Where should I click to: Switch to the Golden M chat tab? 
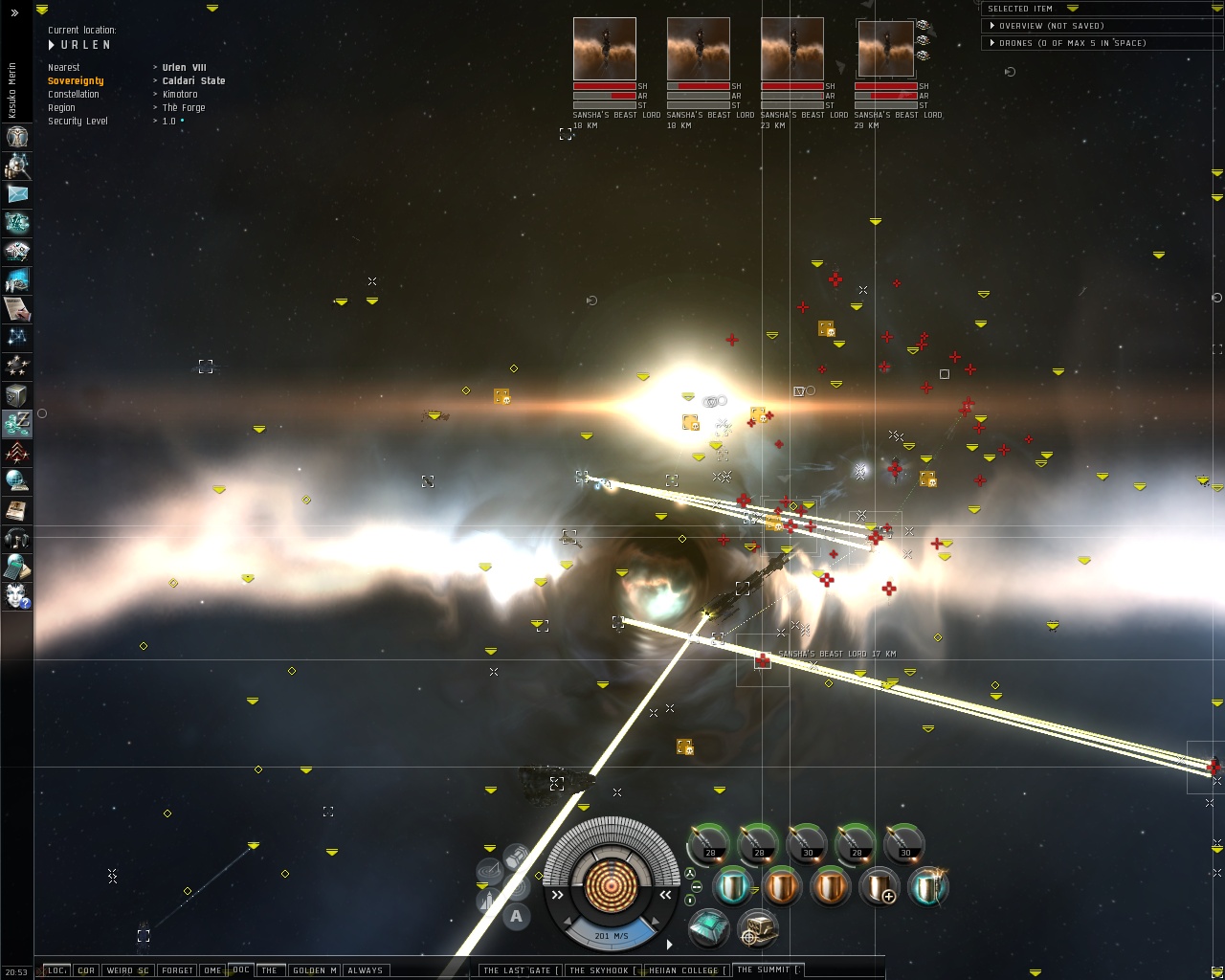click(x=314, y=969)
